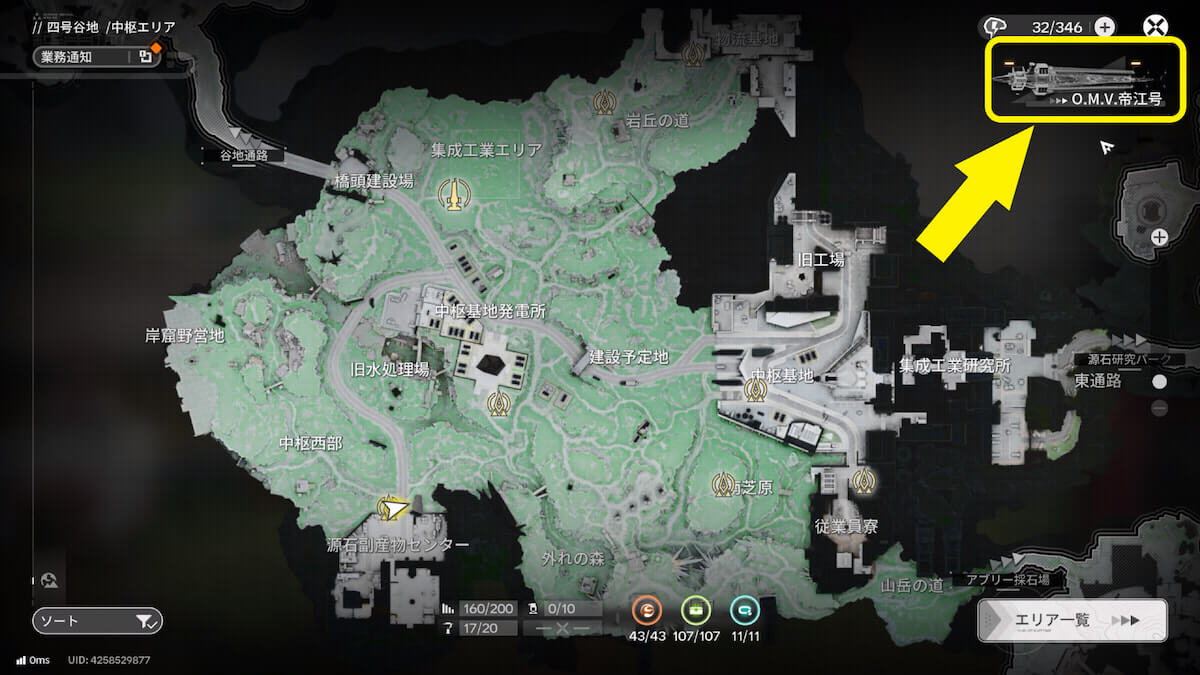Click the teleport marker above 従業員寮
This screenshot has height=675, width=1200.
click(863, 482)
